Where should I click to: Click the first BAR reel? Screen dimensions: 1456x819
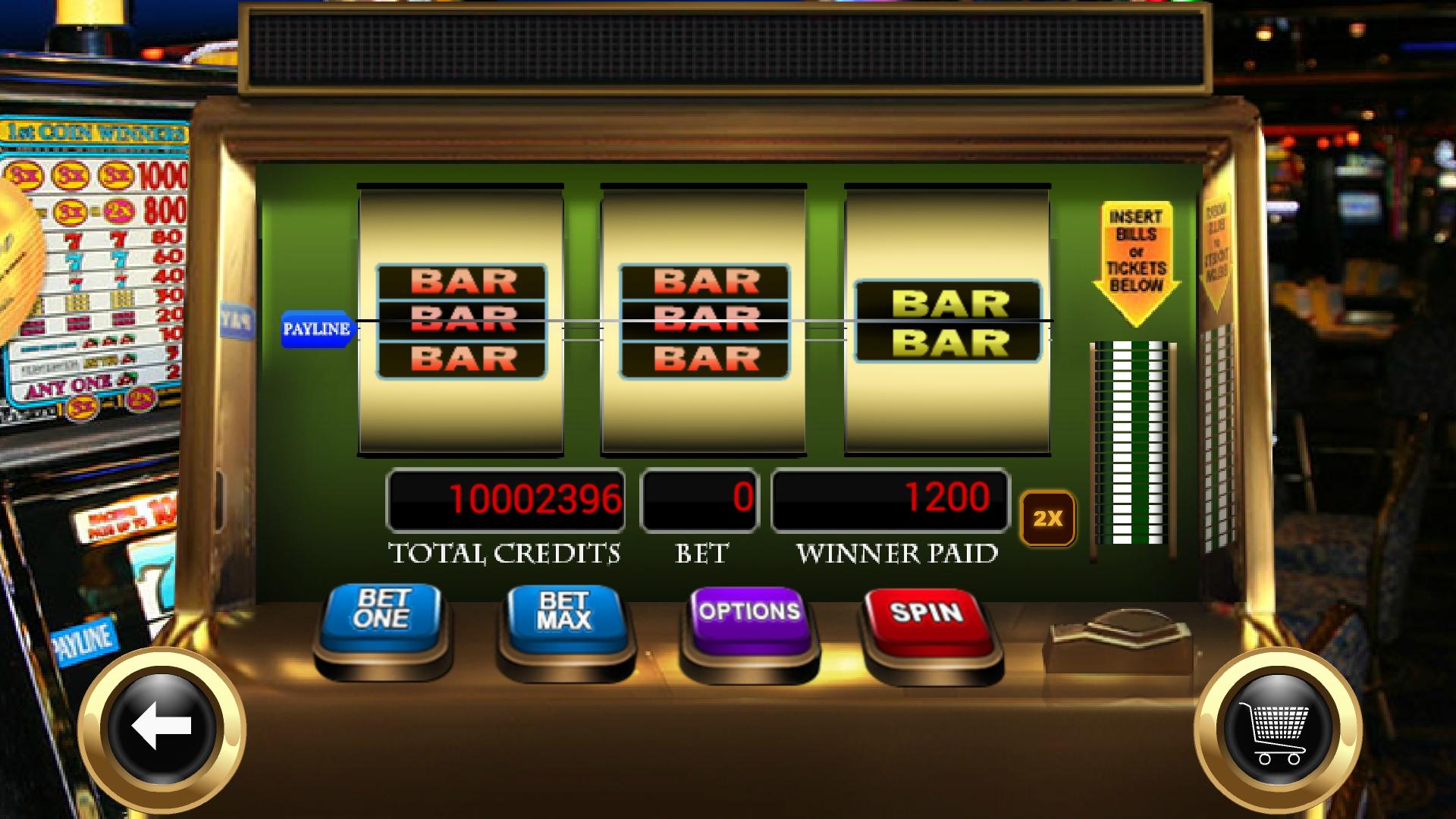(461, 318)
